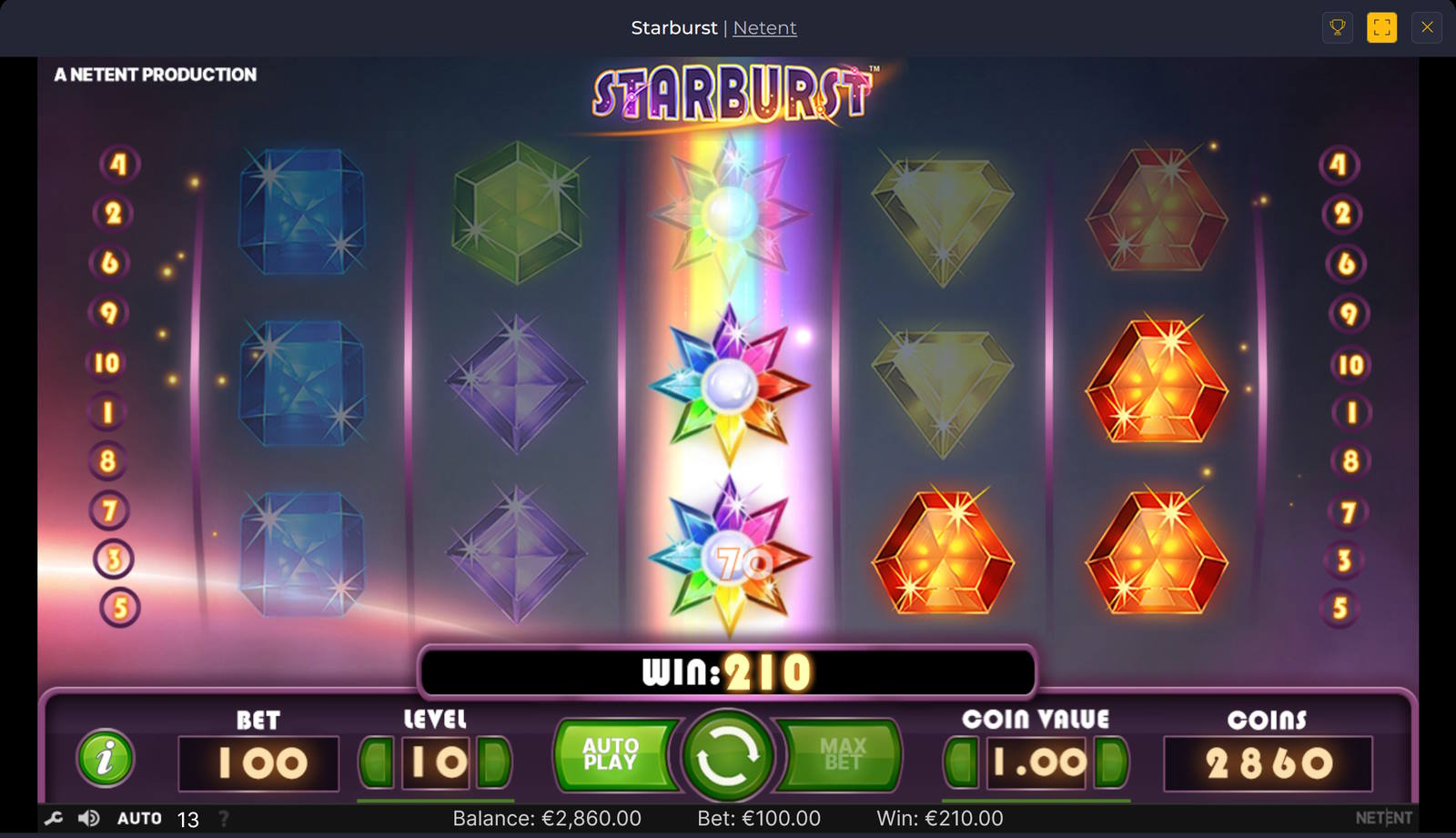
Task: Toggle AUTO in the bottom status bar
Action: tap(141, 818)
